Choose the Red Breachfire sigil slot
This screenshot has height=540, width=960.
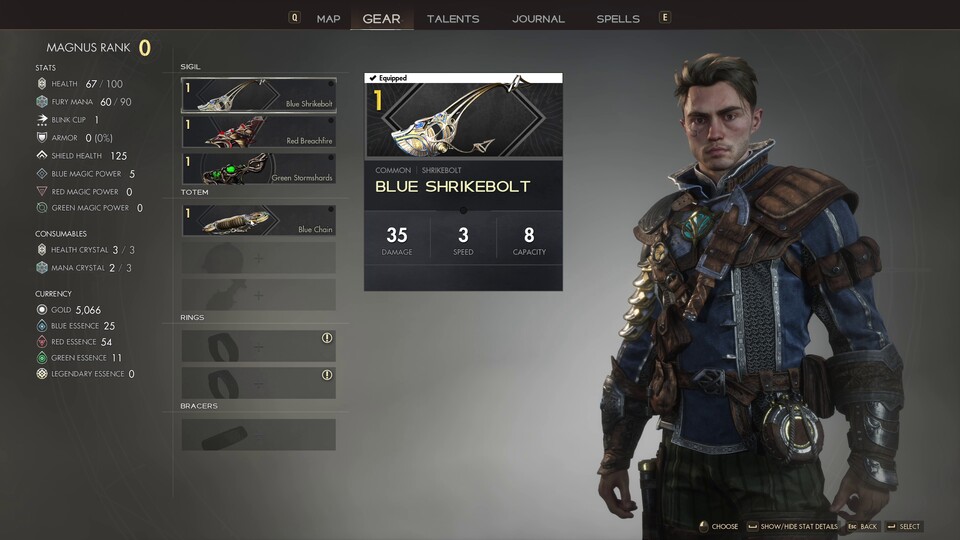point(259,131)
